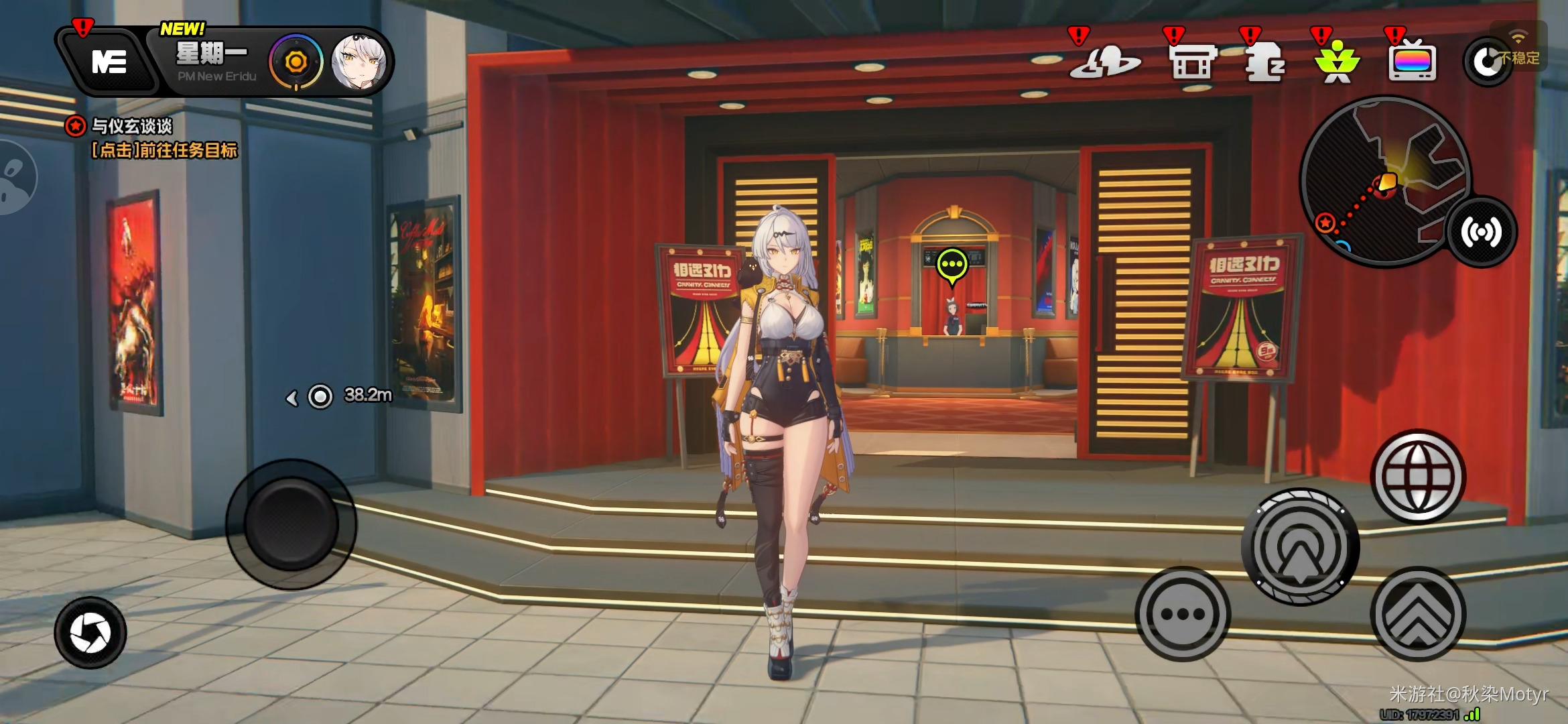Open the camera shutter photo mode
The image size is (1568, 724).
(90, 632)
